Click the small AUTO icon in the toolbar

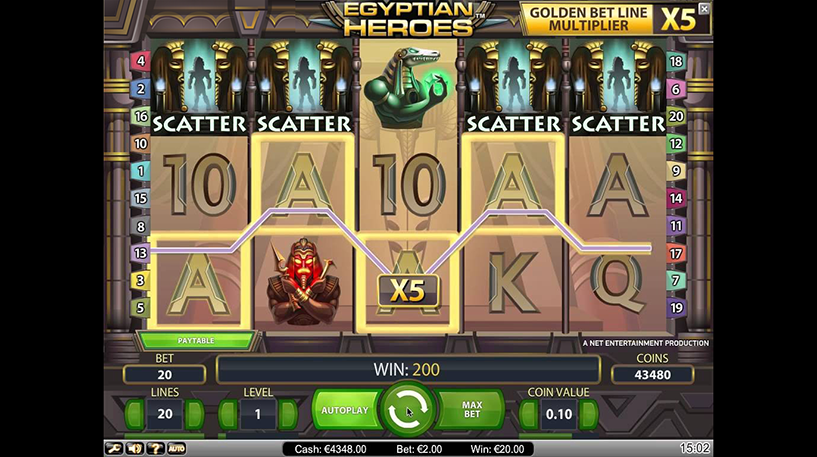coord(176,449)
